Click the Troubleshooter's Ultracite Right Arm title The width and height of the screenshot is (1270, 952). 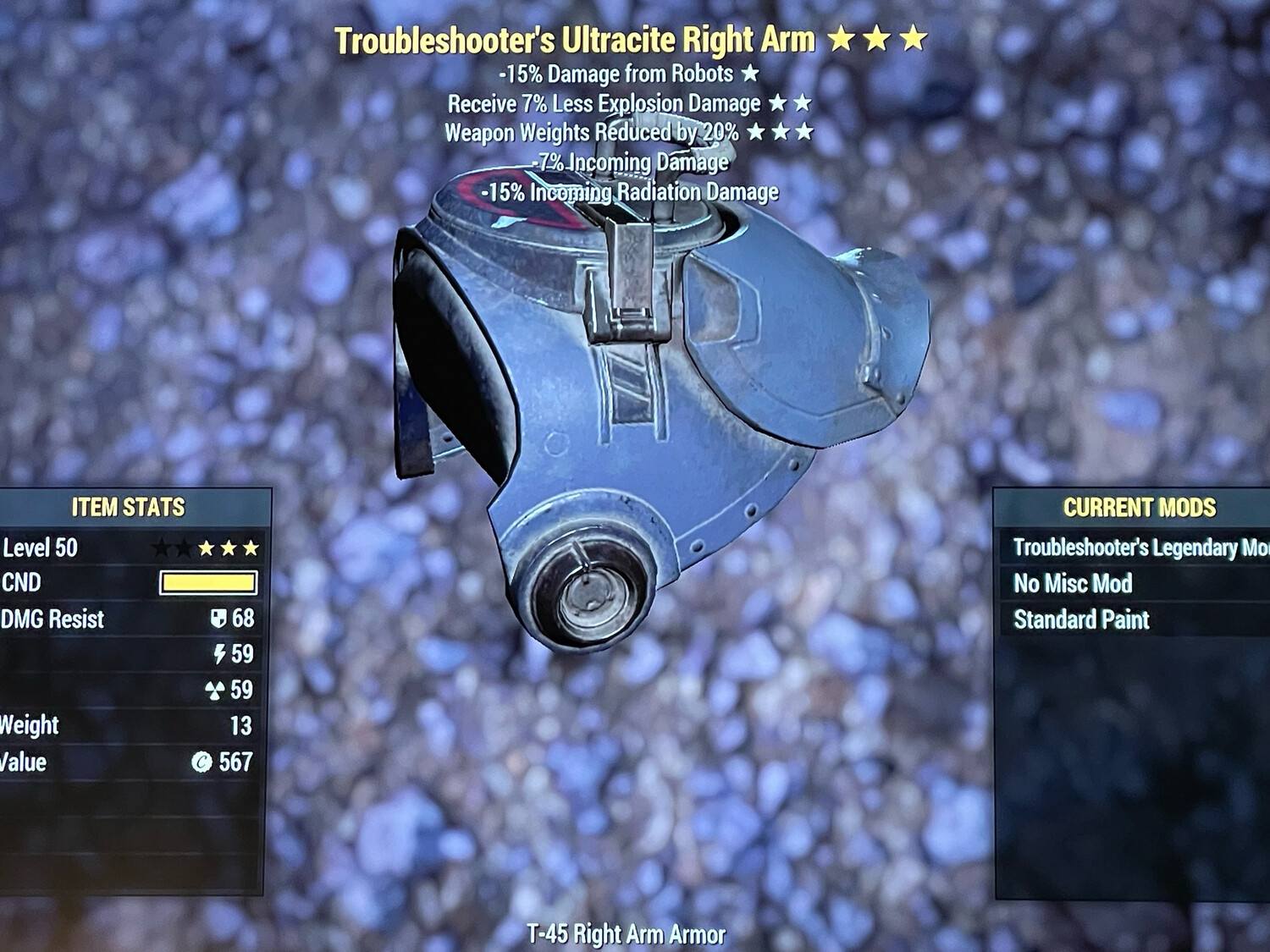576,38
